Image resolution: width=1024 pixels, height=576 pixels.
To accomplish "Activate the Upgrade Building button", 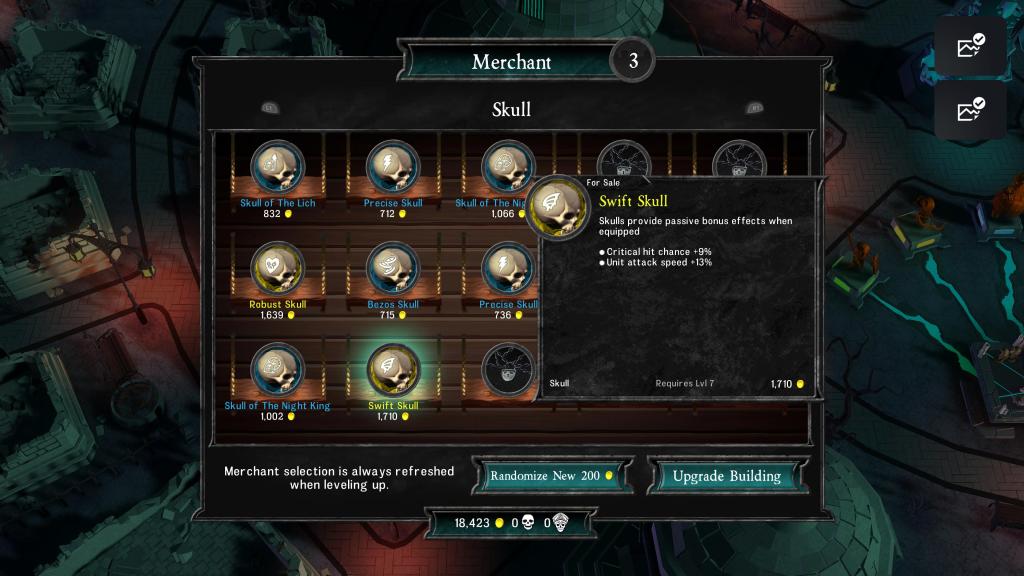I will pyautogui.click(x=726, y=476).
